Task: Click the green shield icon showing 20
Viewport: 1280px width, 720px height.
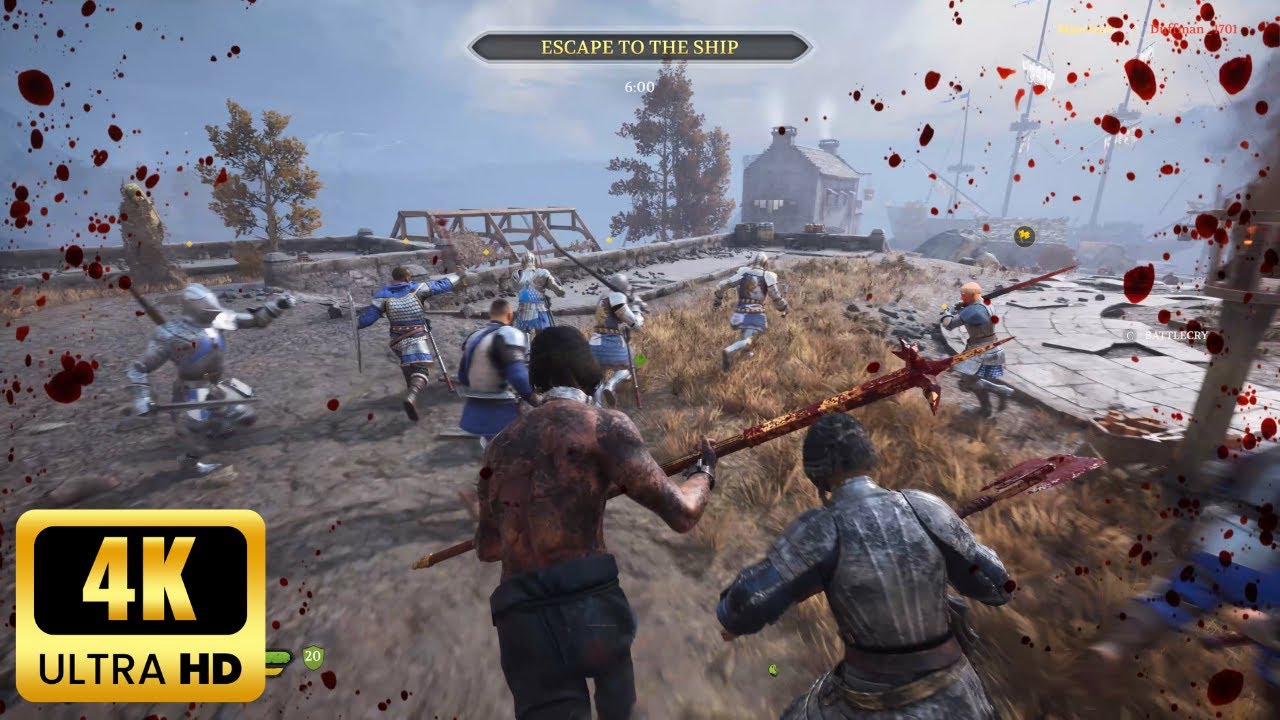Action: pyautogui.click(x=313, y=657)
